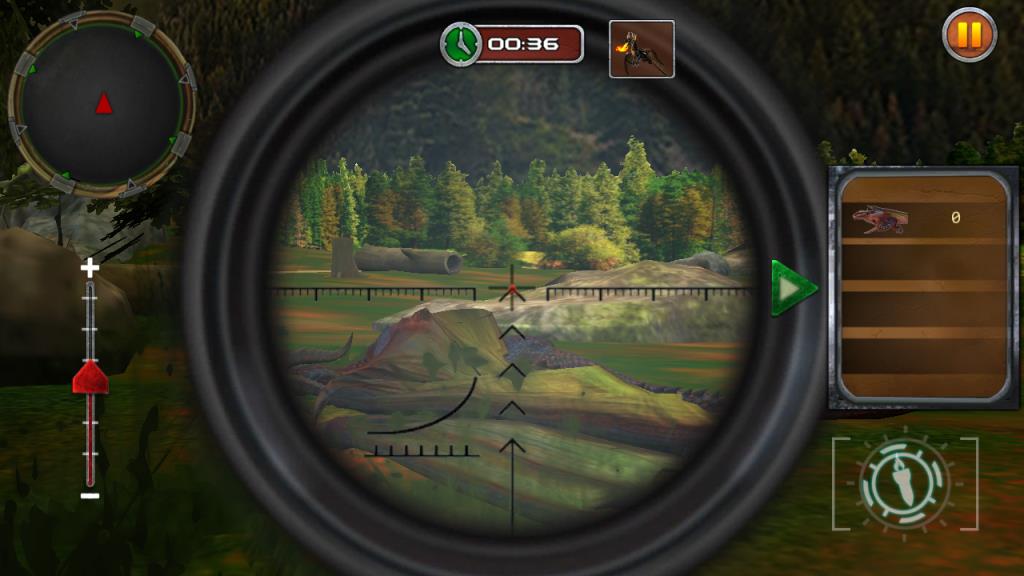The height and width of the screenshot is (576, 1024).
Task: Select the red dragon kill count row
Action: tap(921, 218)
